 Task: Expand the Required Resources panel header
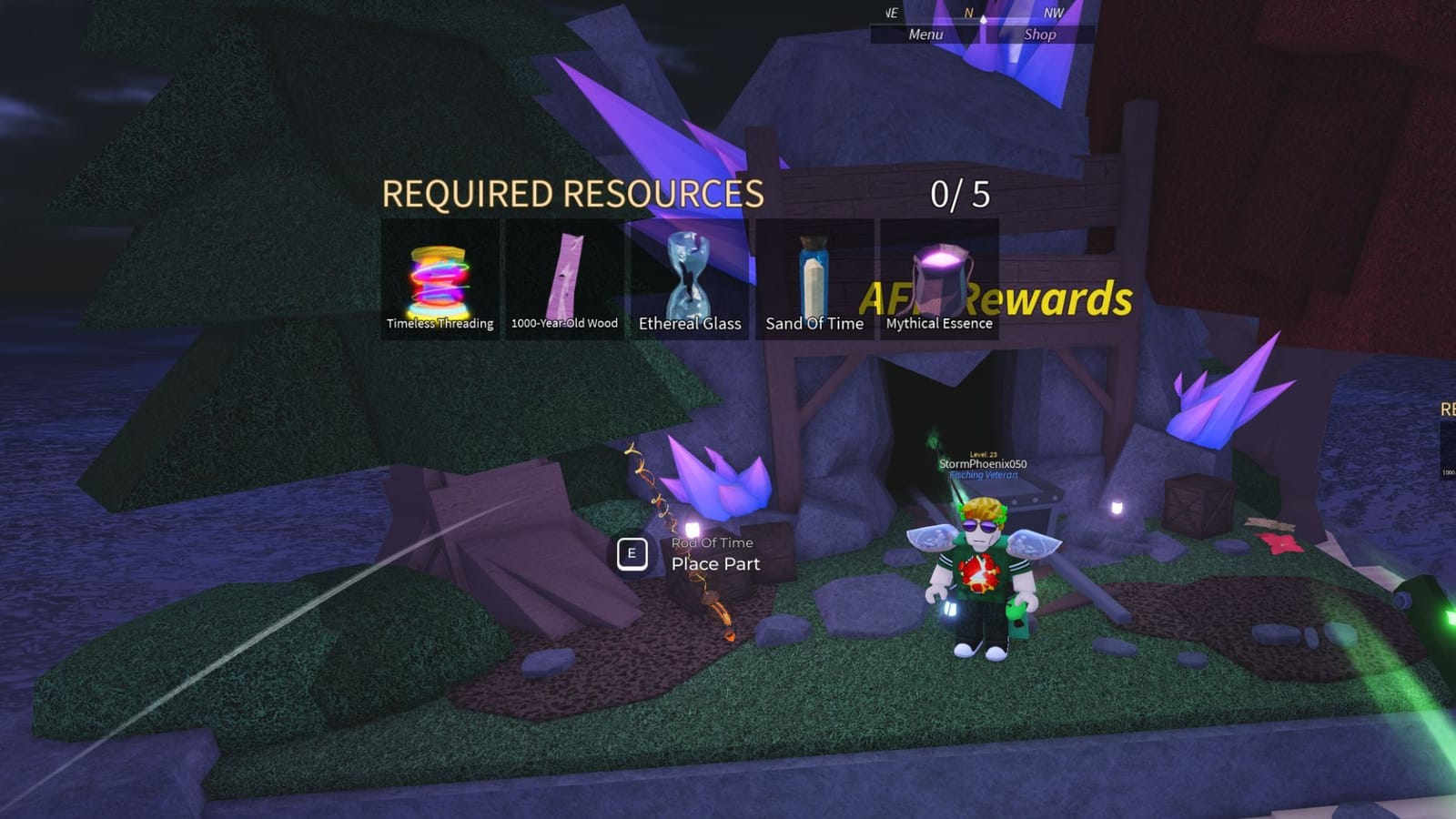tap(573, 193)
